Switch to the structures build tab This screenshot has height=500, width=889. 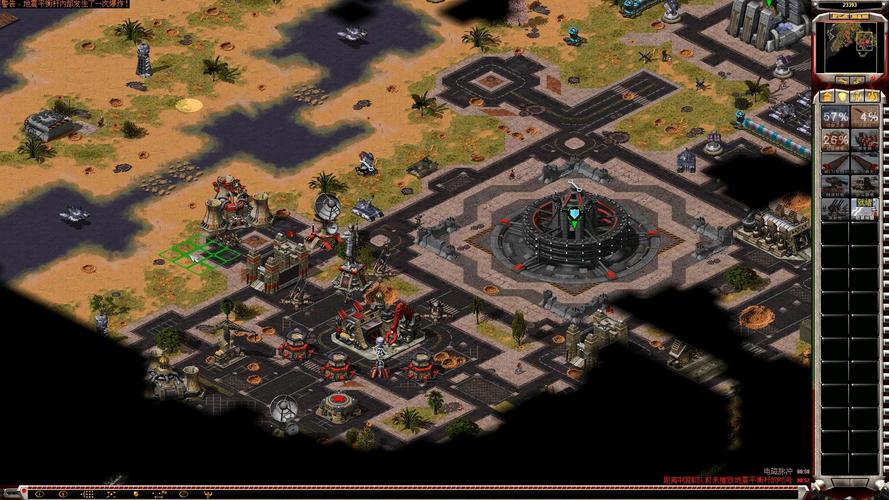[828, 96]
